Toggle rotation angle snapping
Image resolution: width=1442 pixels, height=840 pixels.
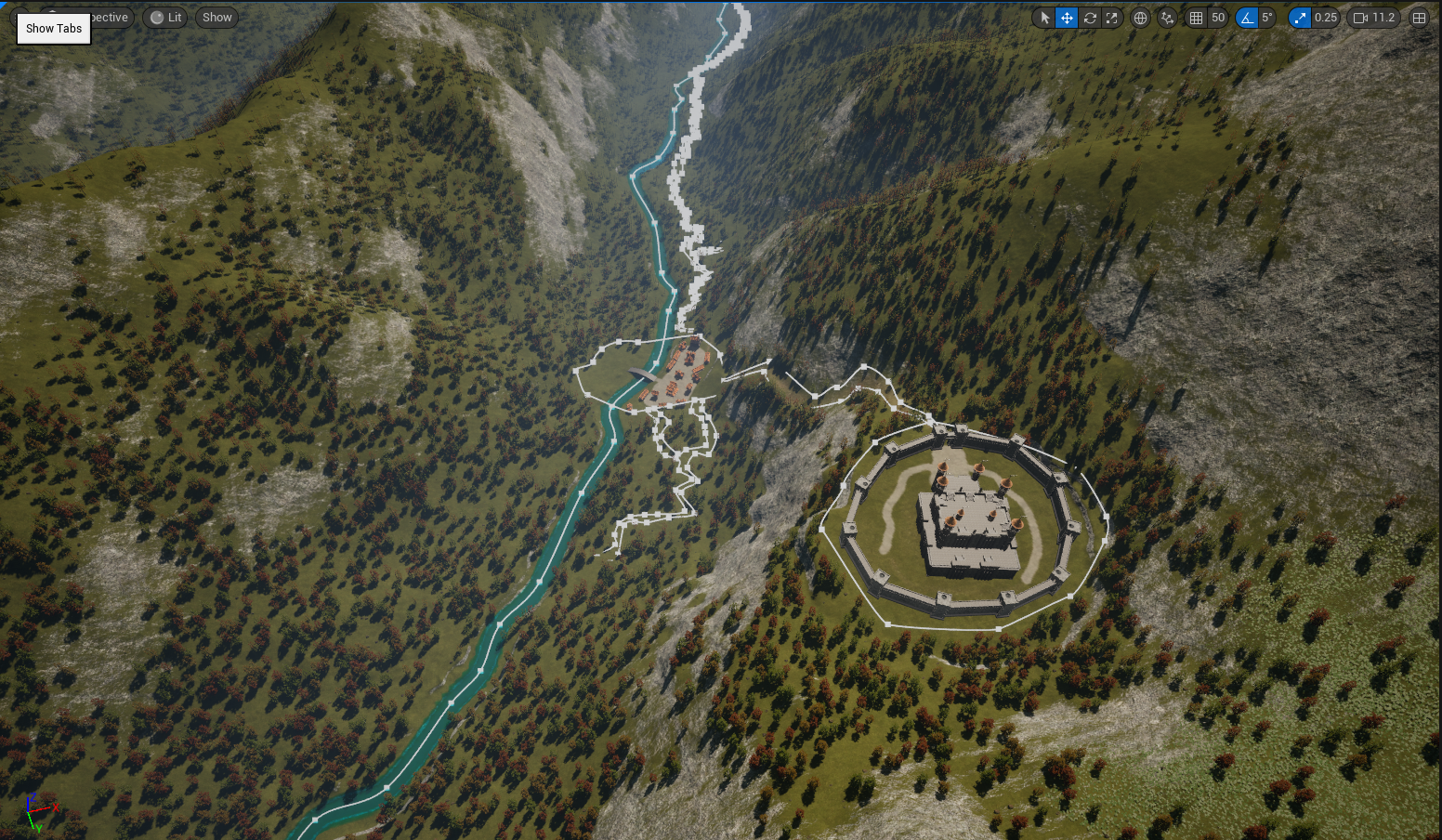(x=1247, y=18)
